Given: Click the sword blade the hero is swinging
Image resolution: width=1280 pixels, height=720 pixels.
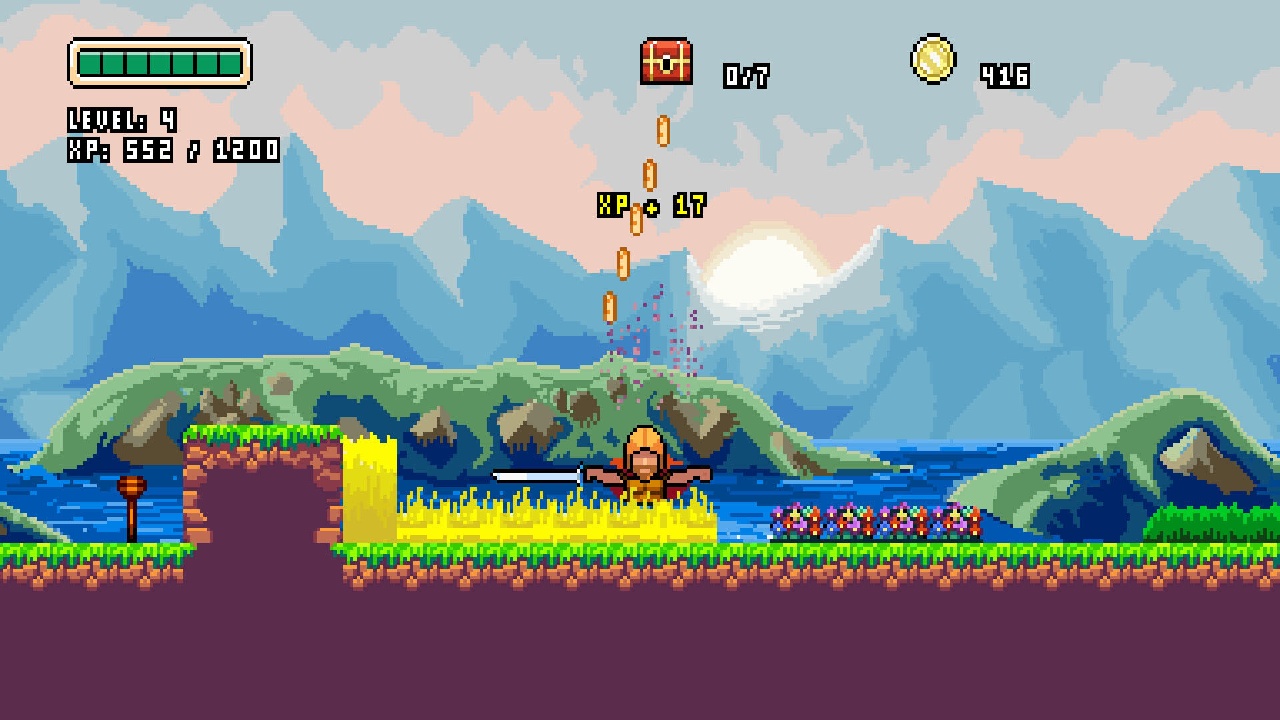Looking at the screenshot, I should (x=535, y=477).
